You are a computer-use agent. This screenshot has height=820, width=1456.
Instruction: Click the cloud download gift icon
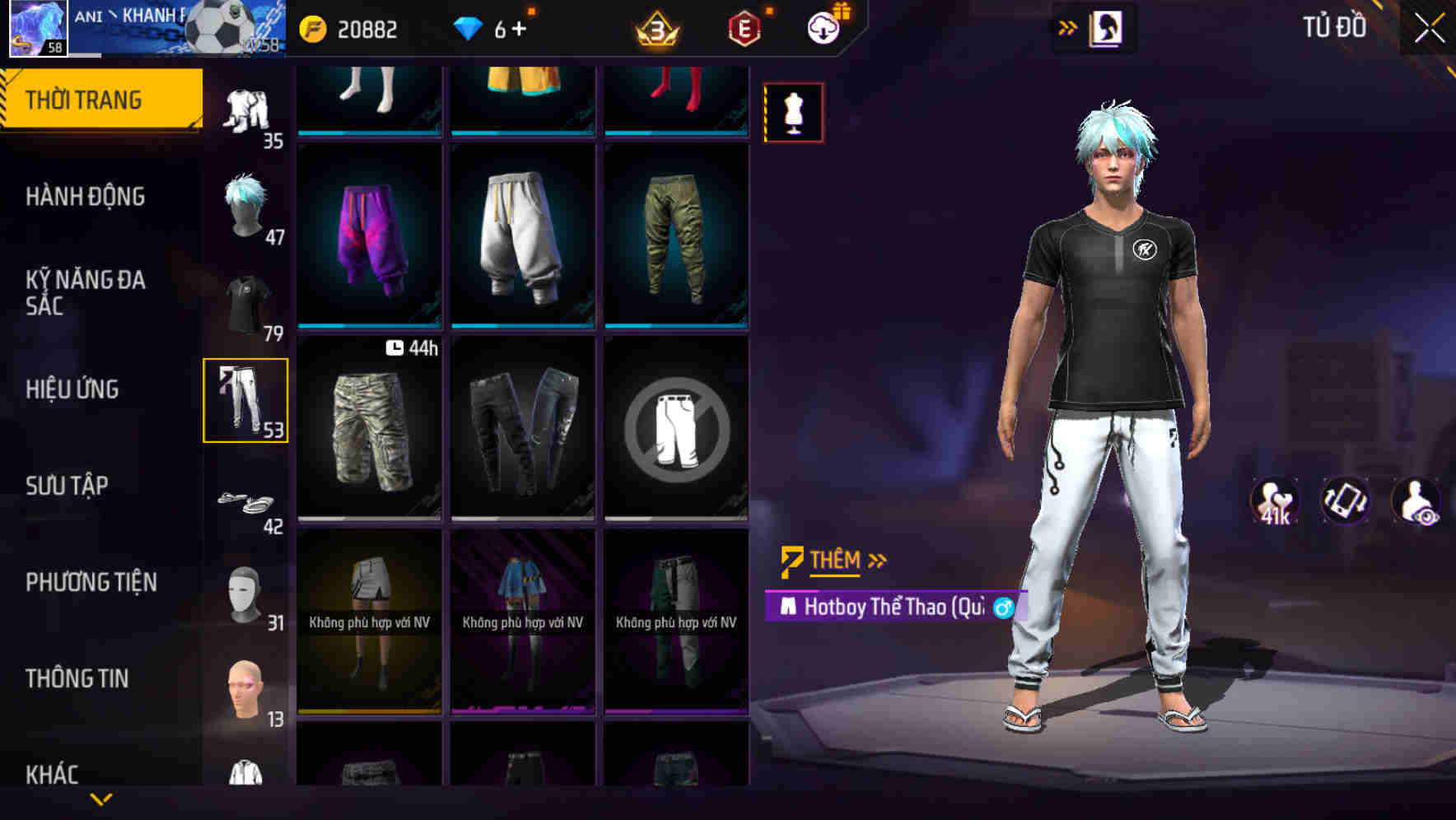click(823, 27)
